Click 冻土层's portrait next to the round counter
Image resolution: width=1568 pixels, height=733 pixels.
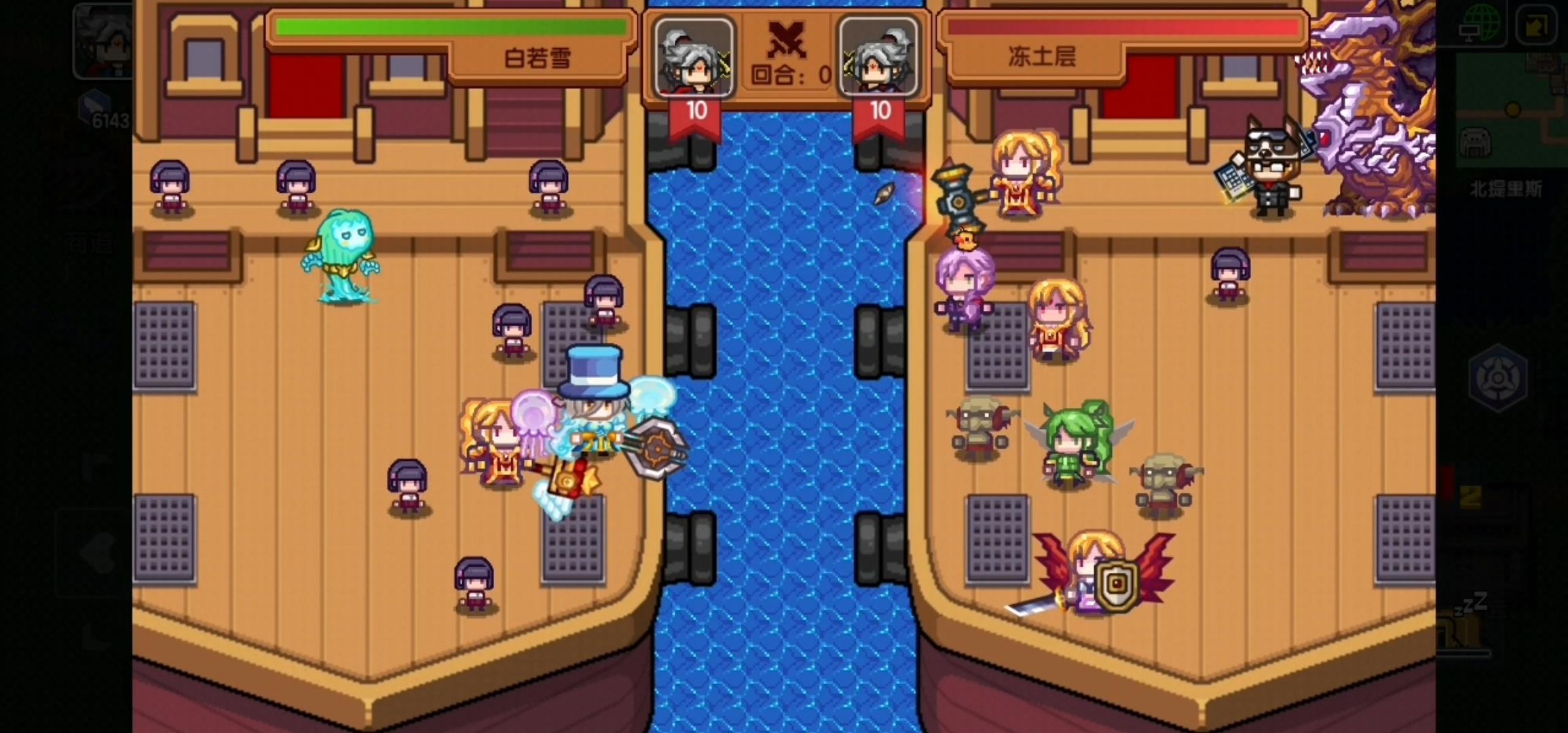click(879, 58)
